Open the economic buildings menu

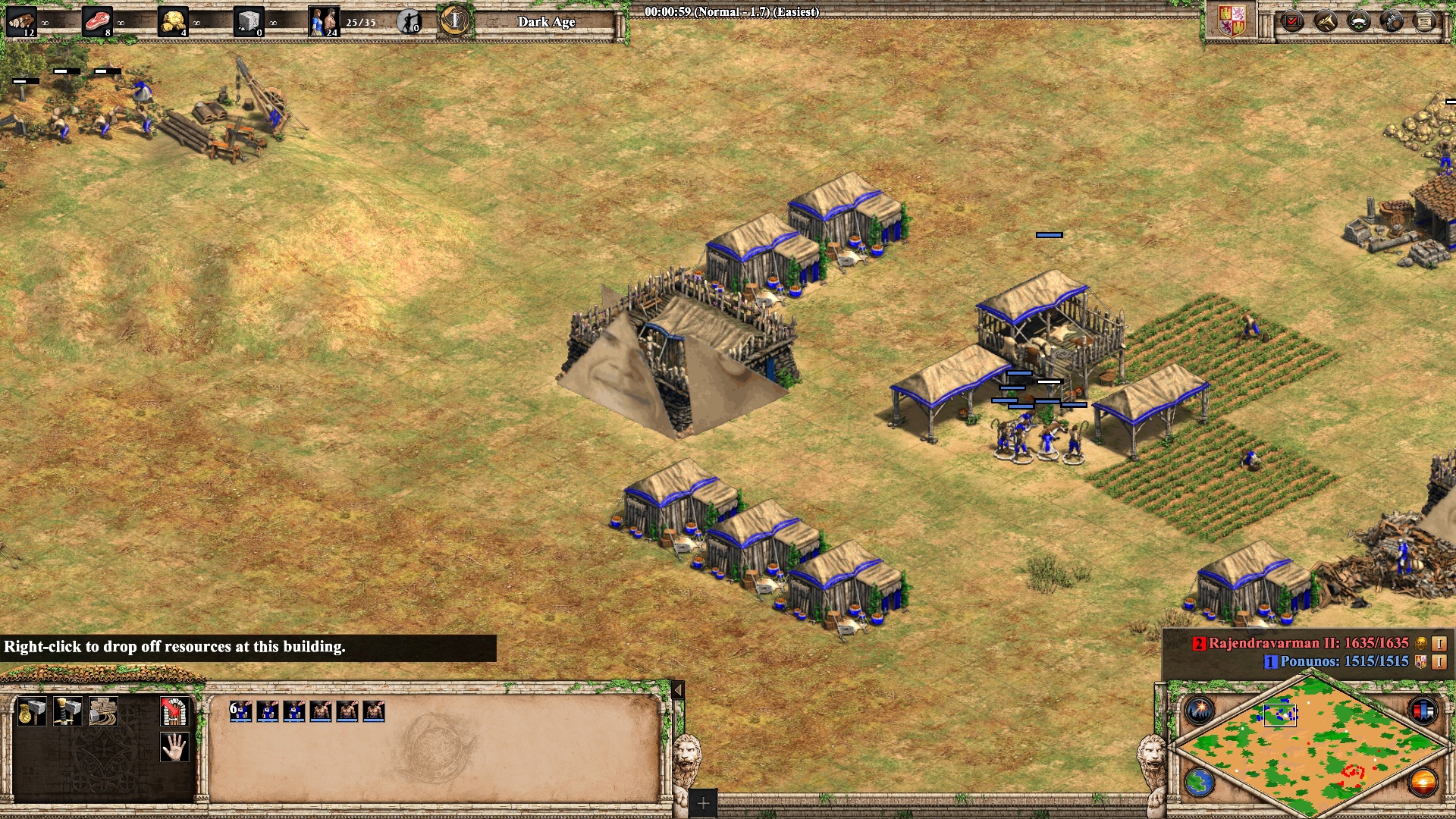click(31, 711)
